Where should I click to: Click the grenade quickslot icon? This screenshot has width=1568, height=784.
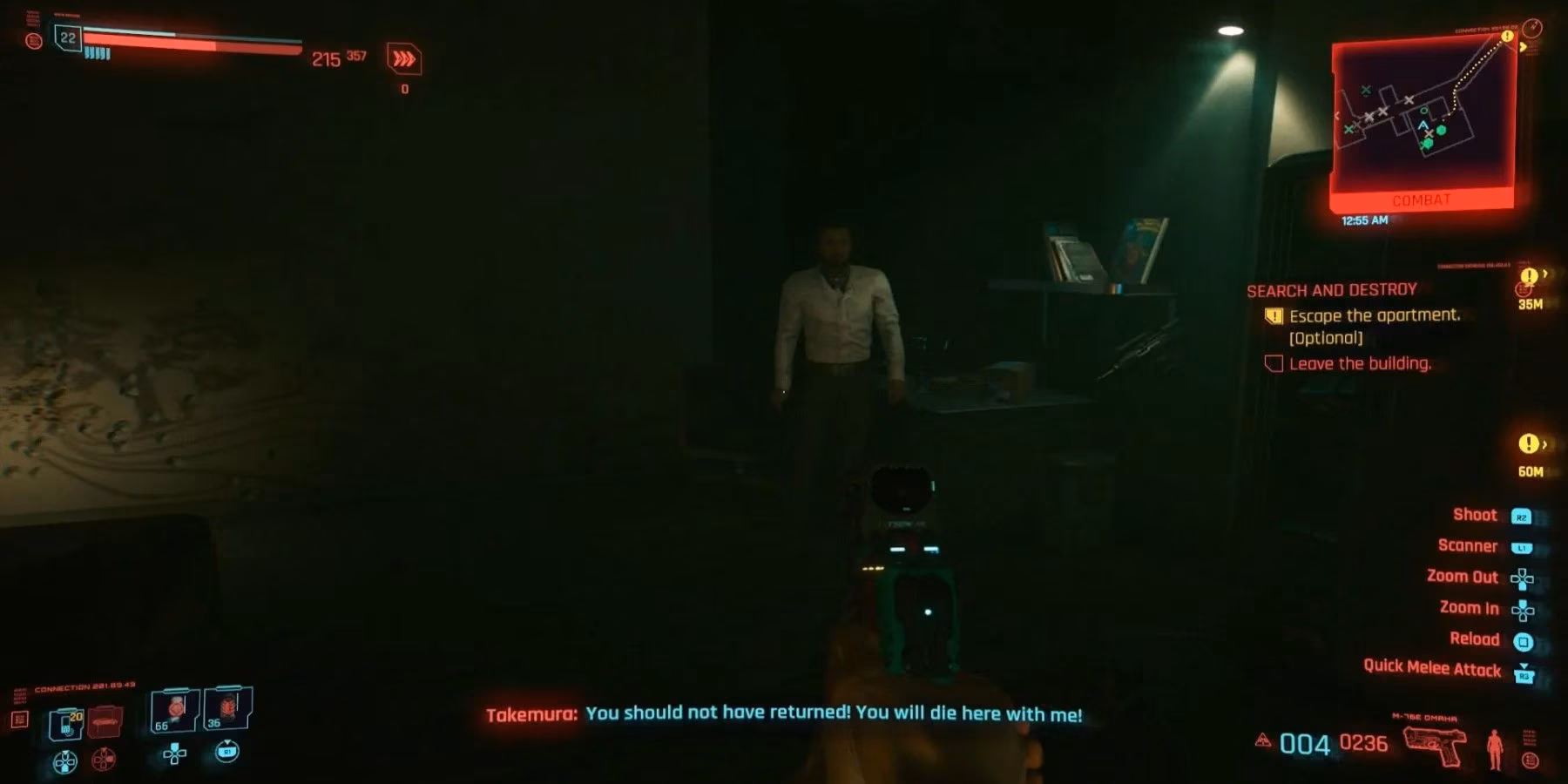pyautogui.click(x=66, y=723)
